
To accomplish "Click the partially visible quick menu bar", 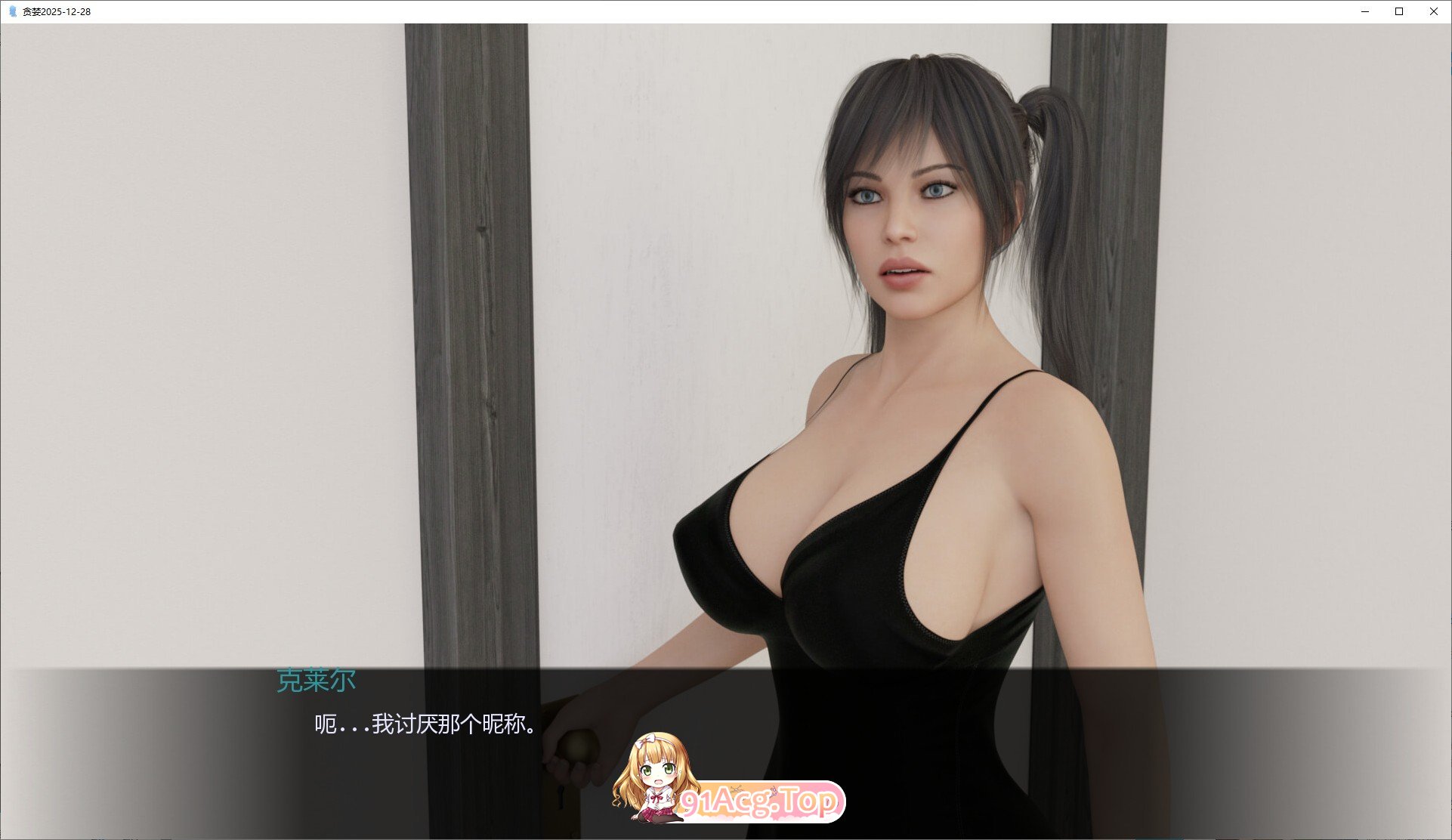I will (128, 837).
